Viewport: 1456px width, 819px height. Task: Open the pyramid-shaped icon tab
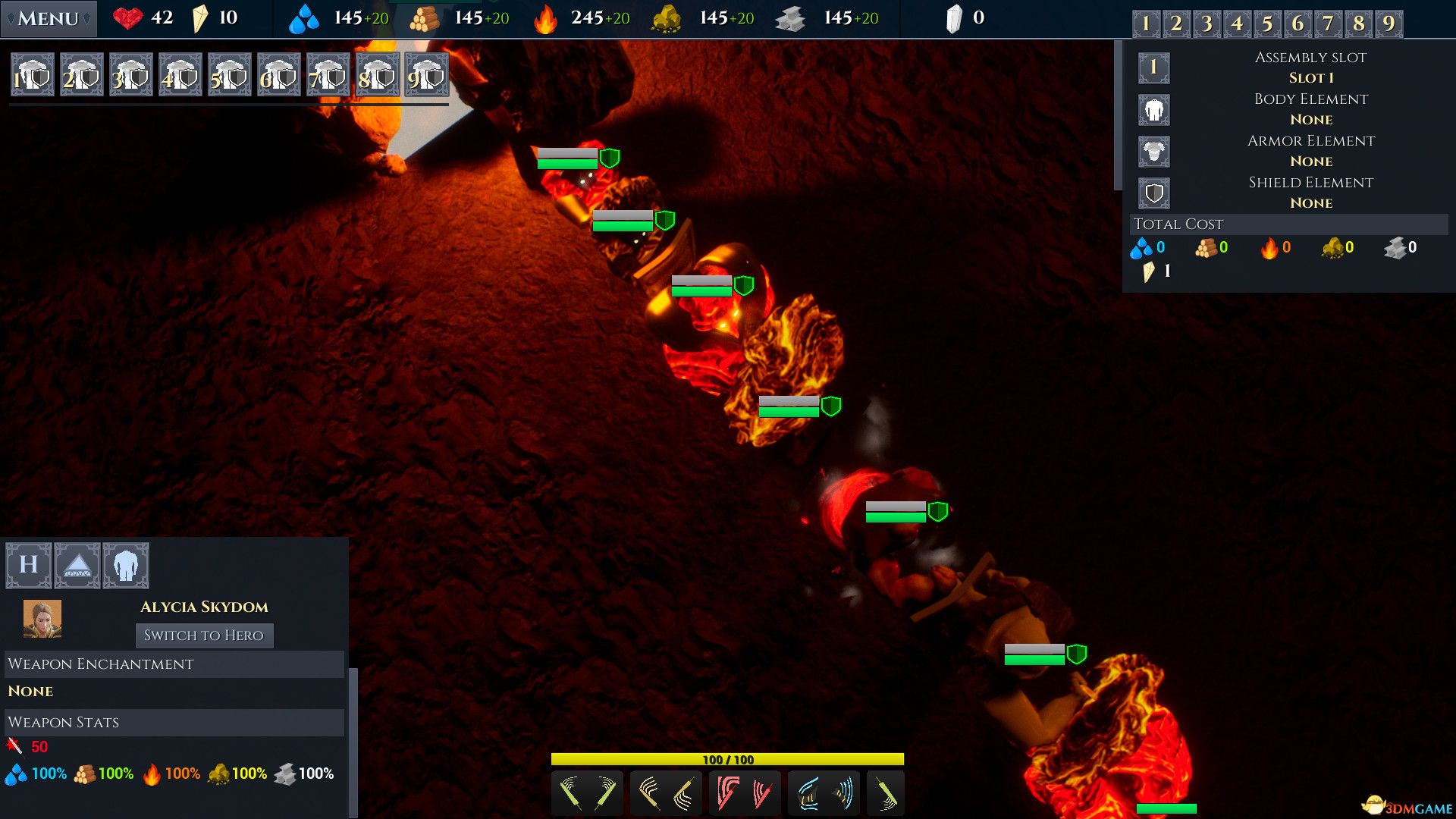77,565
